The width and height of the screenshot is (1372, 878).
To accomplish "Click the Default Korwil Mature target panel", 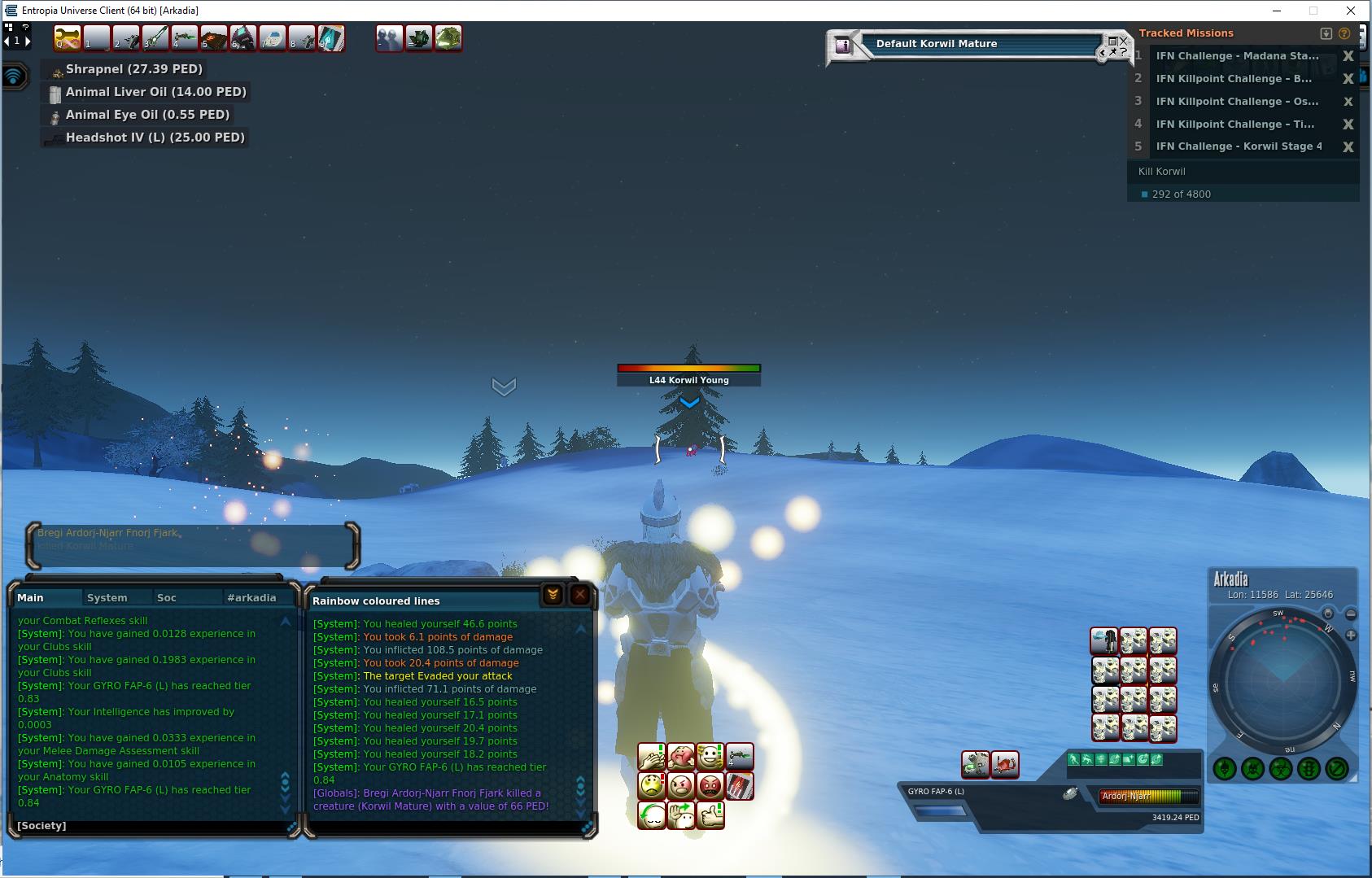I will point(968,45).
